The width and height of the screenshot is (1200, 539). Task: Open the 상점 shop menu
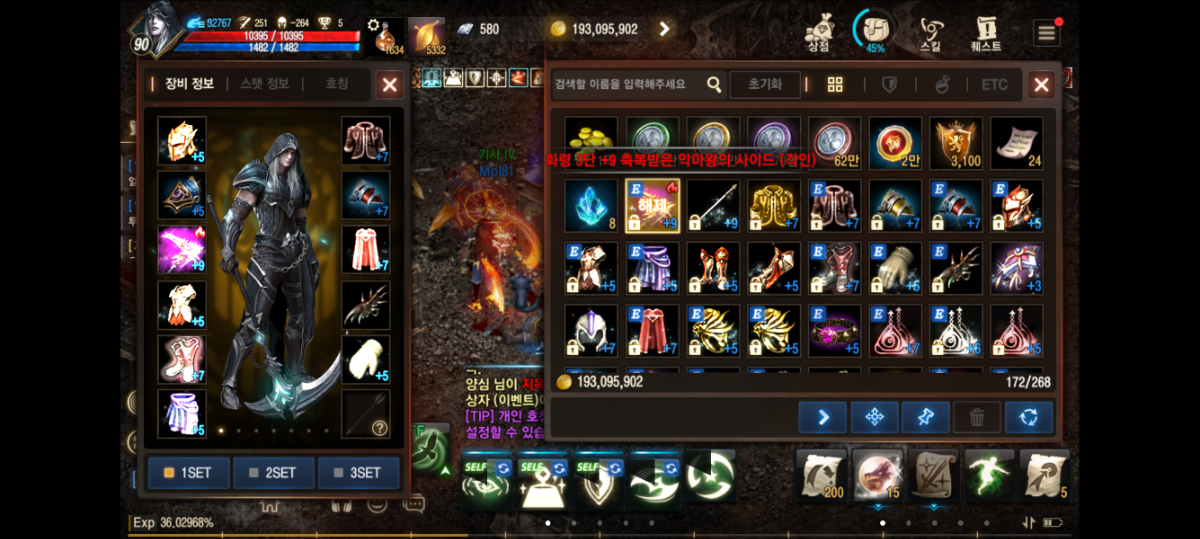819,32
